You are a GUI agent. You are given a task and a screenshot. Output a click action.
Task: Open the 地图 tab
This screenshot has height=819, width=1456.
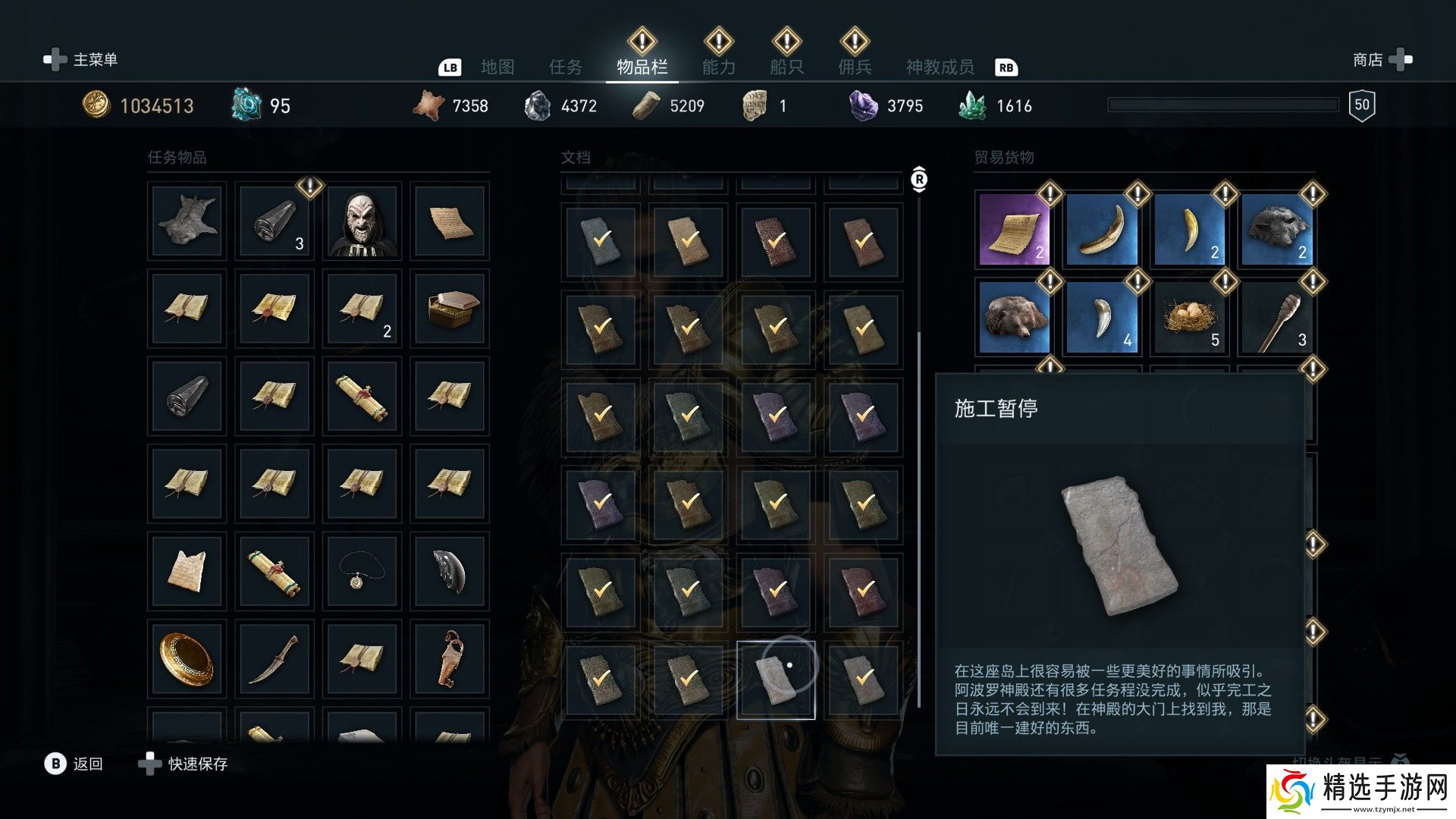point(497,67)
